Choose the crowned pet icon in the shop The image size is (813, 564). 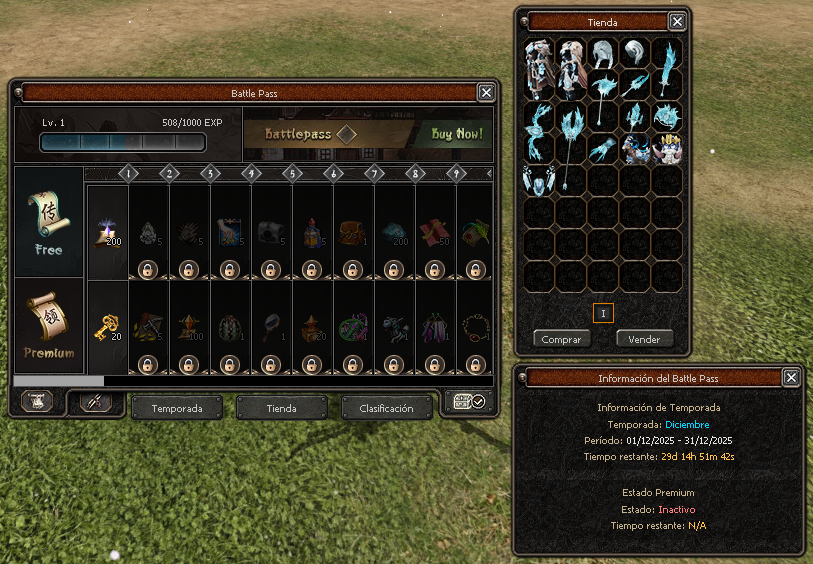point(667,149)
